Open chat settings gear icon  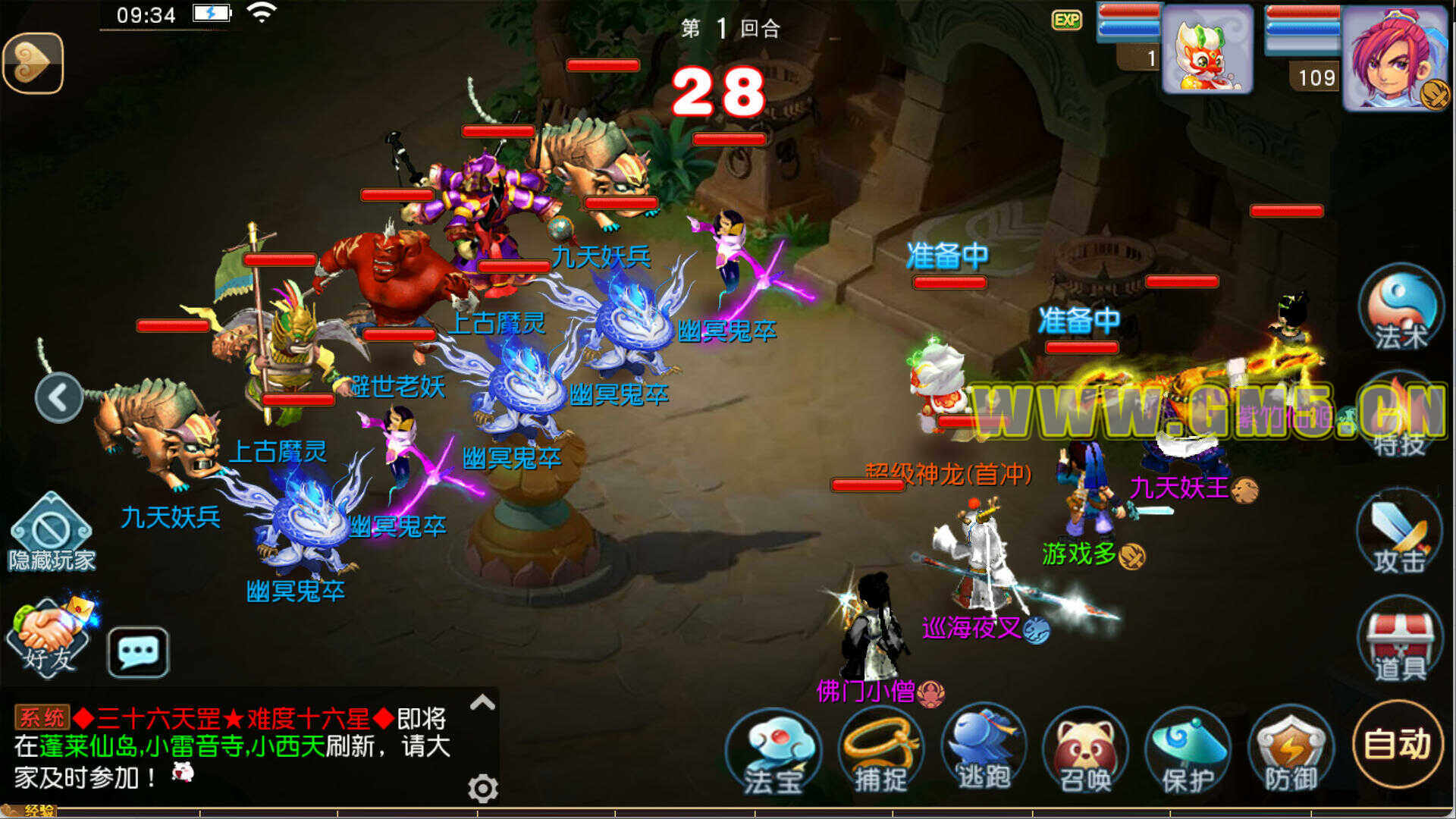point(483,789)
